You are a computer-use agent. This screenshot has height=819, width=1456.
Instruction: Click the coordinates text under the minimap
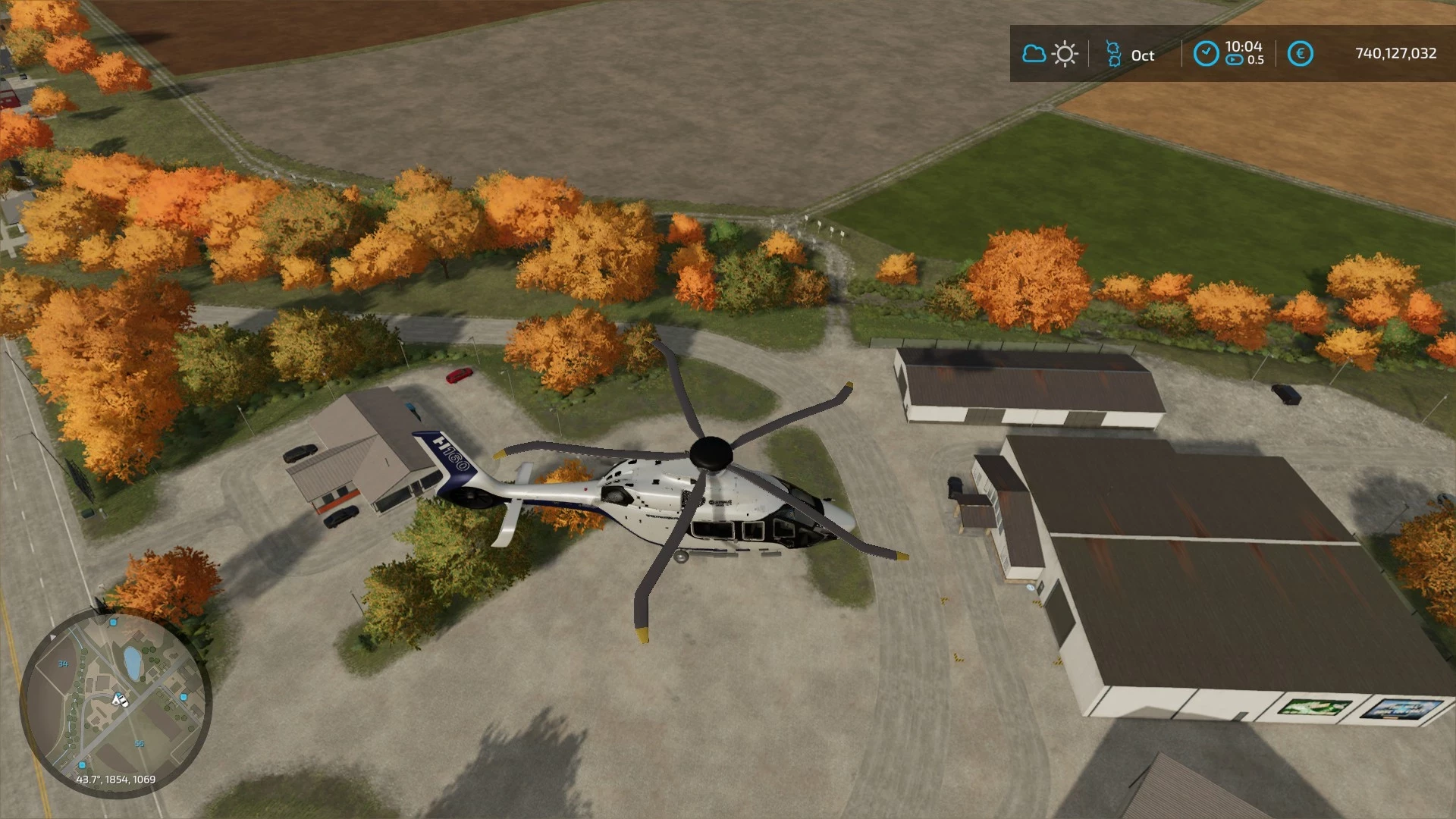click(117, 779)
